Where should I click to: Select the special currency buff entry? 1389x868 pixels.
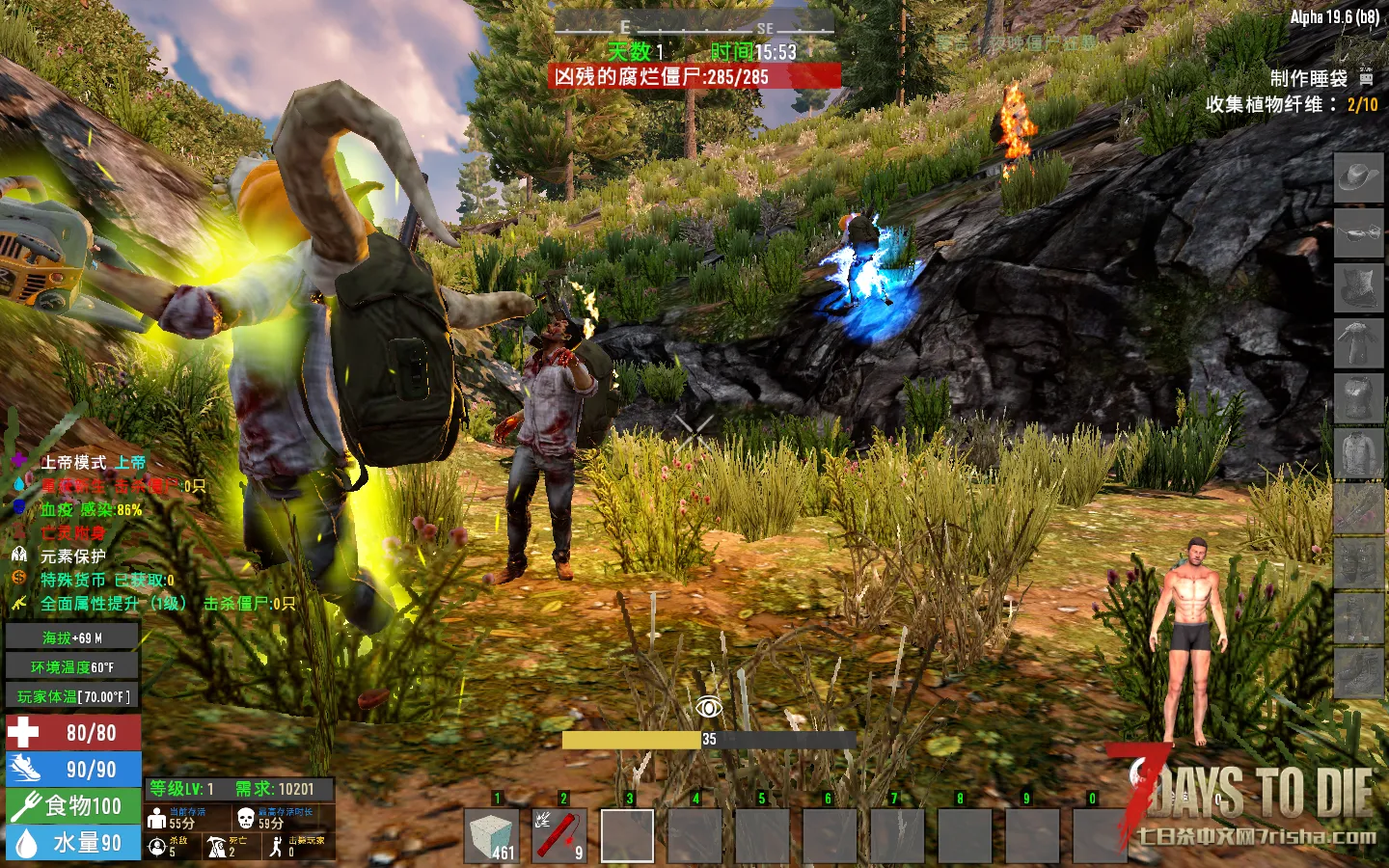tap(106, 580)
